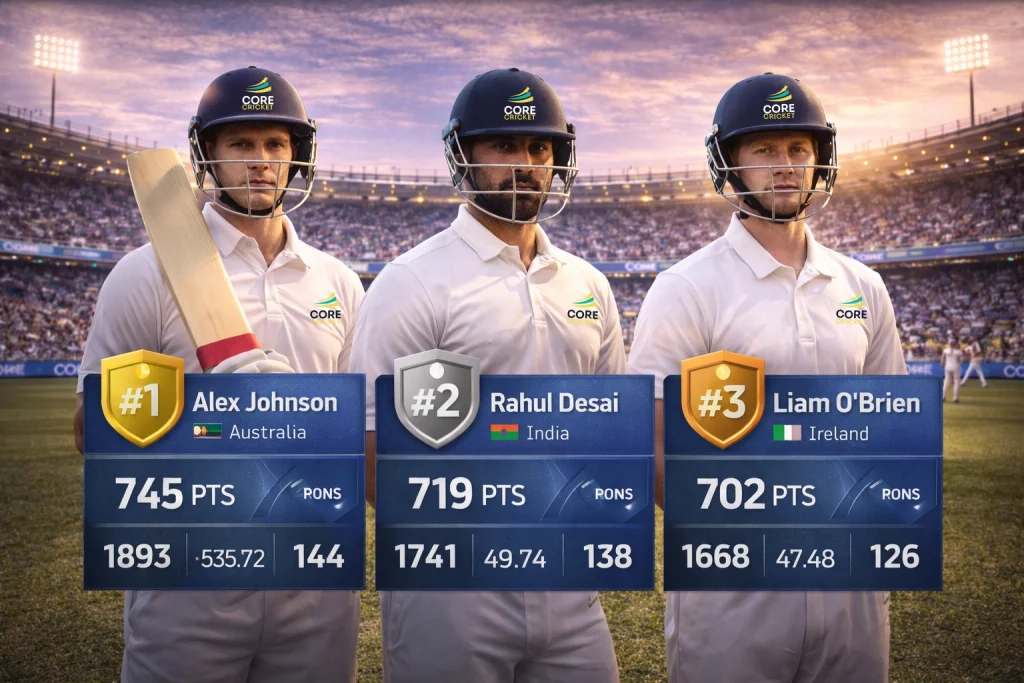This screenshot has width=1024, height=683.
Task: Click the Australia flag icon
Action: (208, 432)
